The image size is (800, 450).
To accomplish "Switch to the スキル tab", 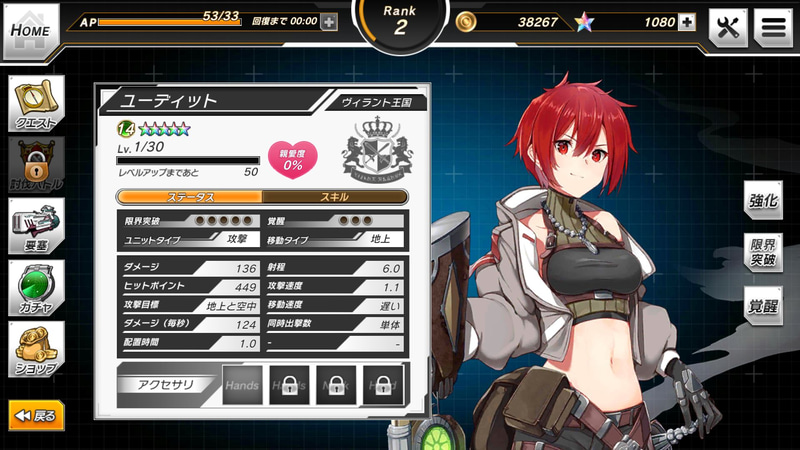I will pyautogui.click(x=335, y=197).
